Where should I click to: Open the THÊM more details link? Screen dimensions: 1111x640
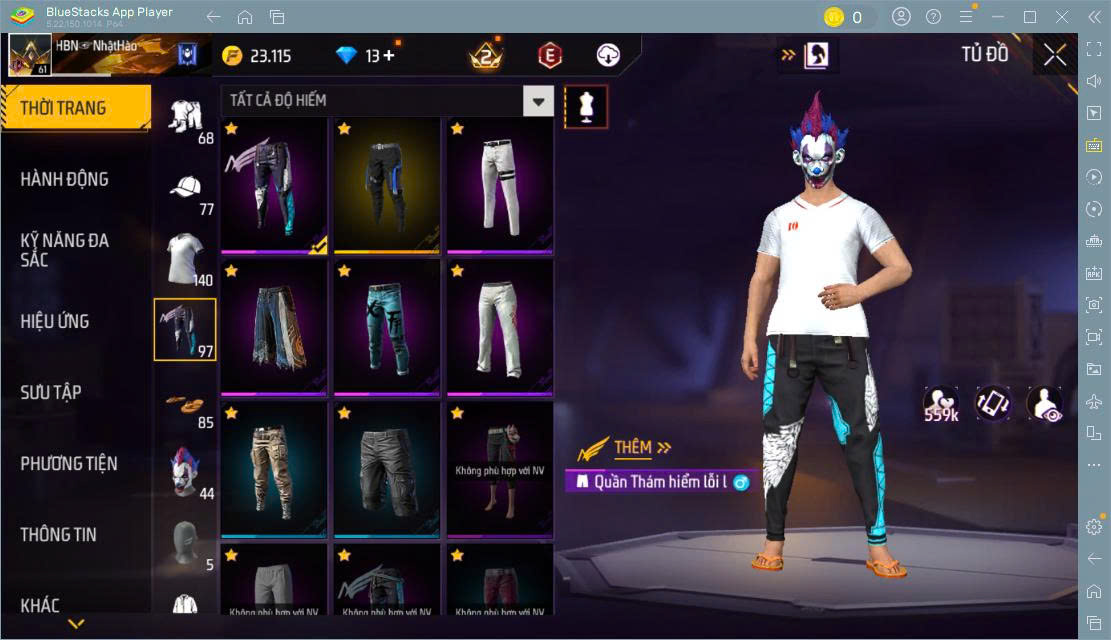[x=642, y=448]
